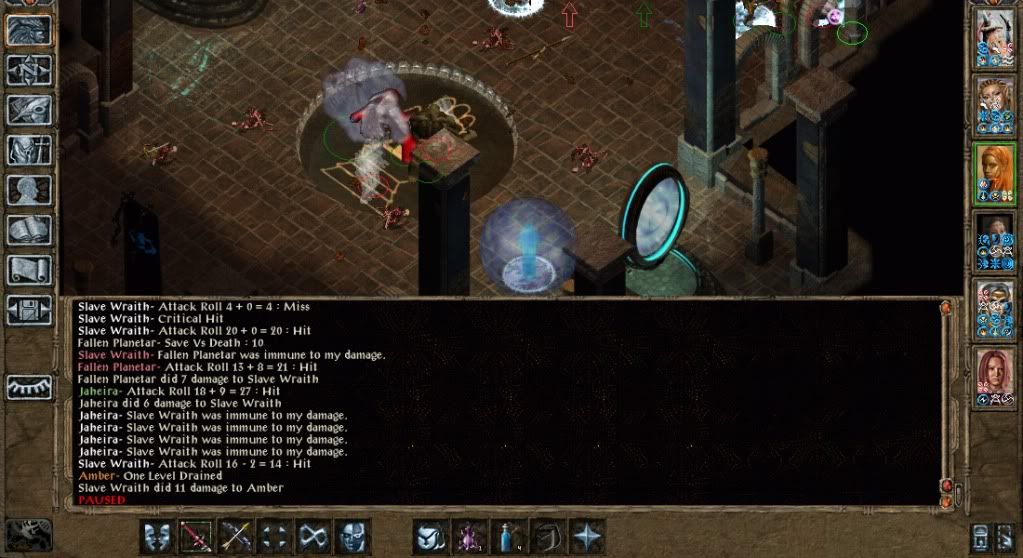Select the red-haired woman portrait
The image size is (1023, 558).
[995, 377]
